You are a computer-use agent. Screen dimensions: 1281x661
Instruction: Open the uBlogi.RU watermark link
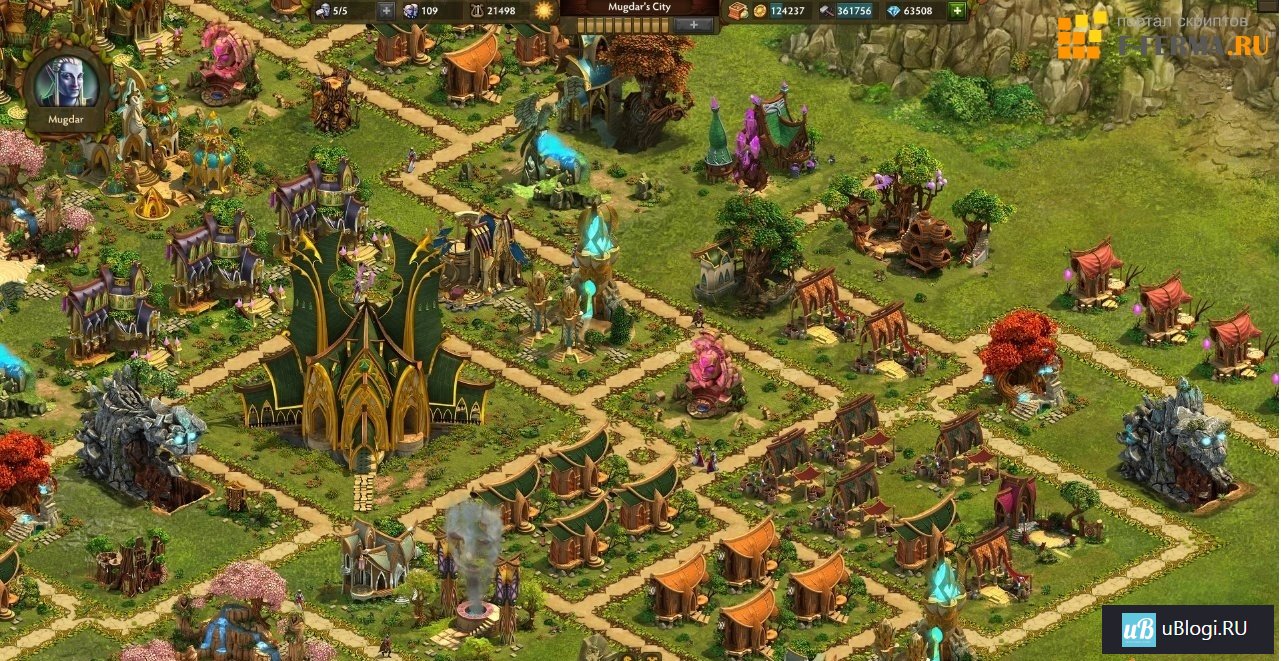[x=1188, y=629]
